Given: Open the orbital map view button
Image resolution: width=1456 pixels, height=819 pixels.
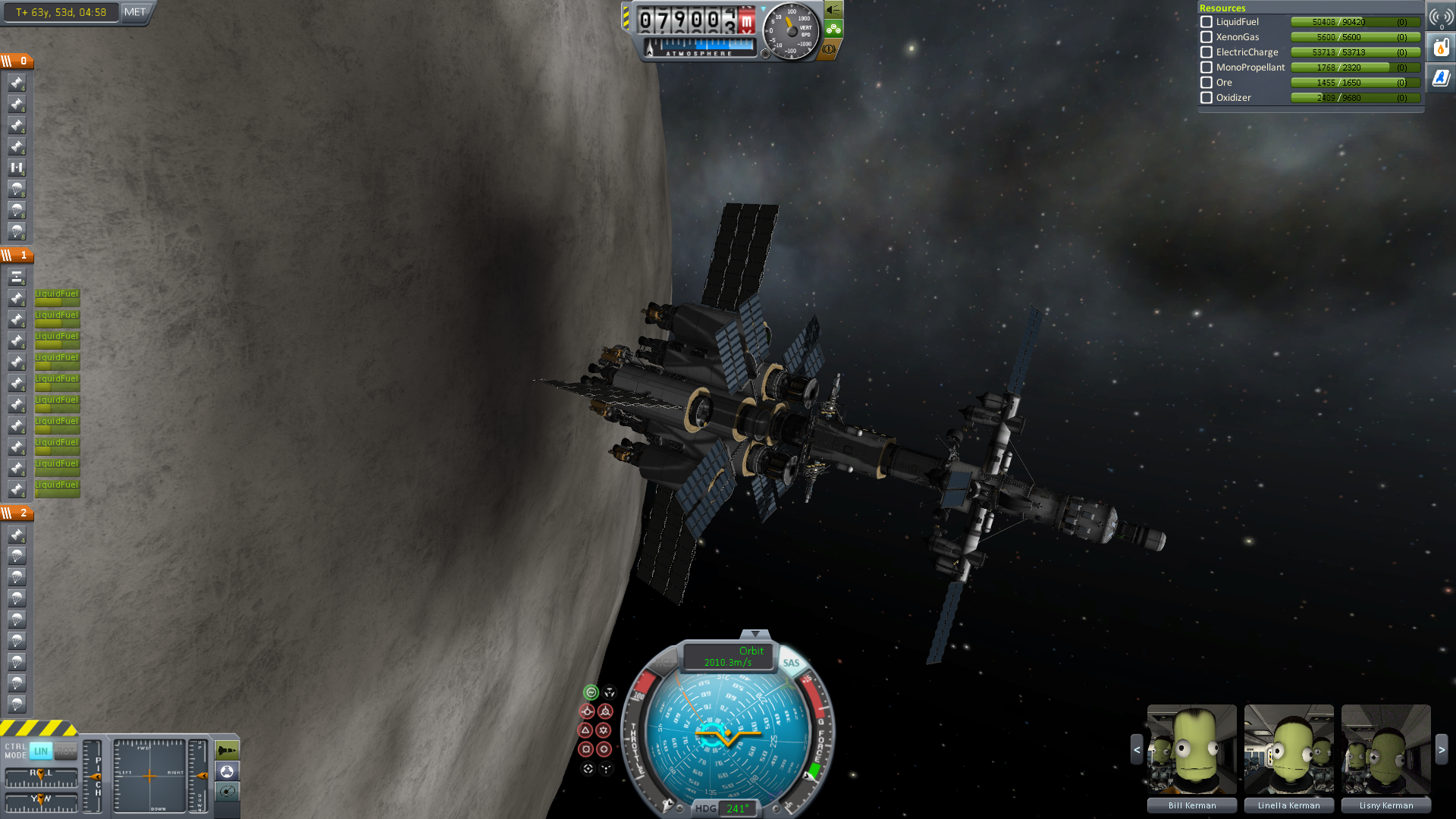Looking at the screenshot, I should click(227, 792).
